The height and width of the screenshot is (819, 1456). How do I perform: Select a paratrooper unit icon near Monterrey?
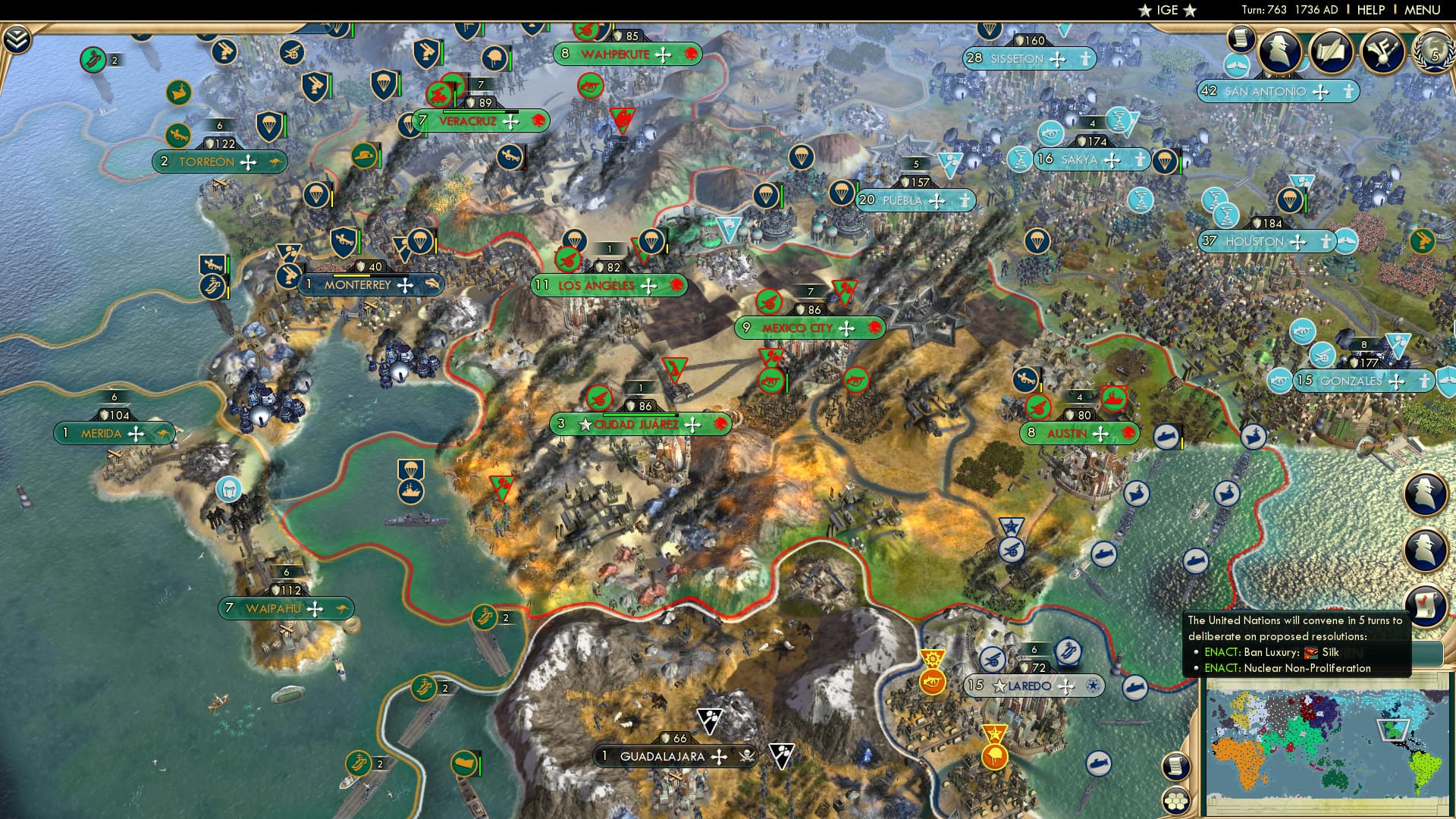(422, 242)
